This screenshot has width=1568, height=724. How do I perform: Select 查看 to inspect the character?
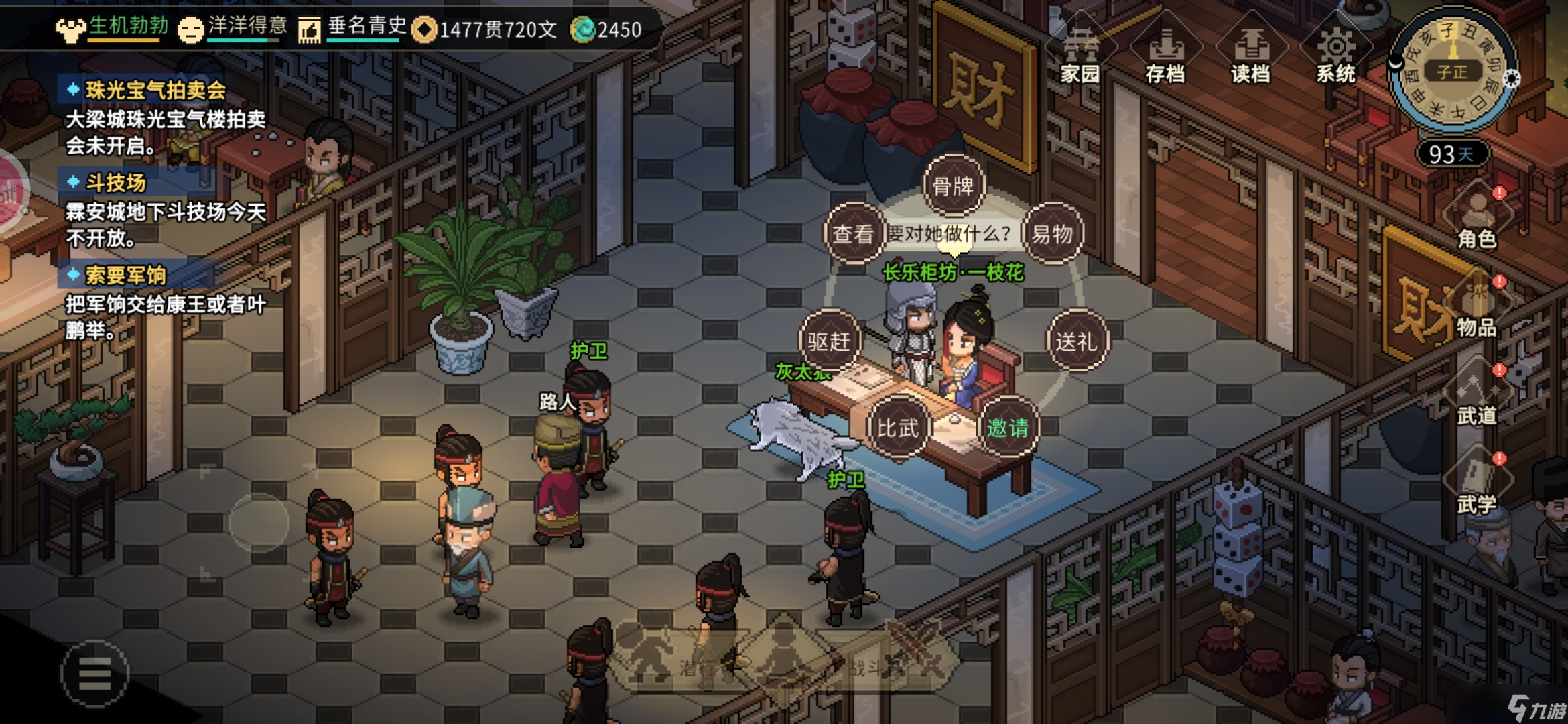coord(853,234)
